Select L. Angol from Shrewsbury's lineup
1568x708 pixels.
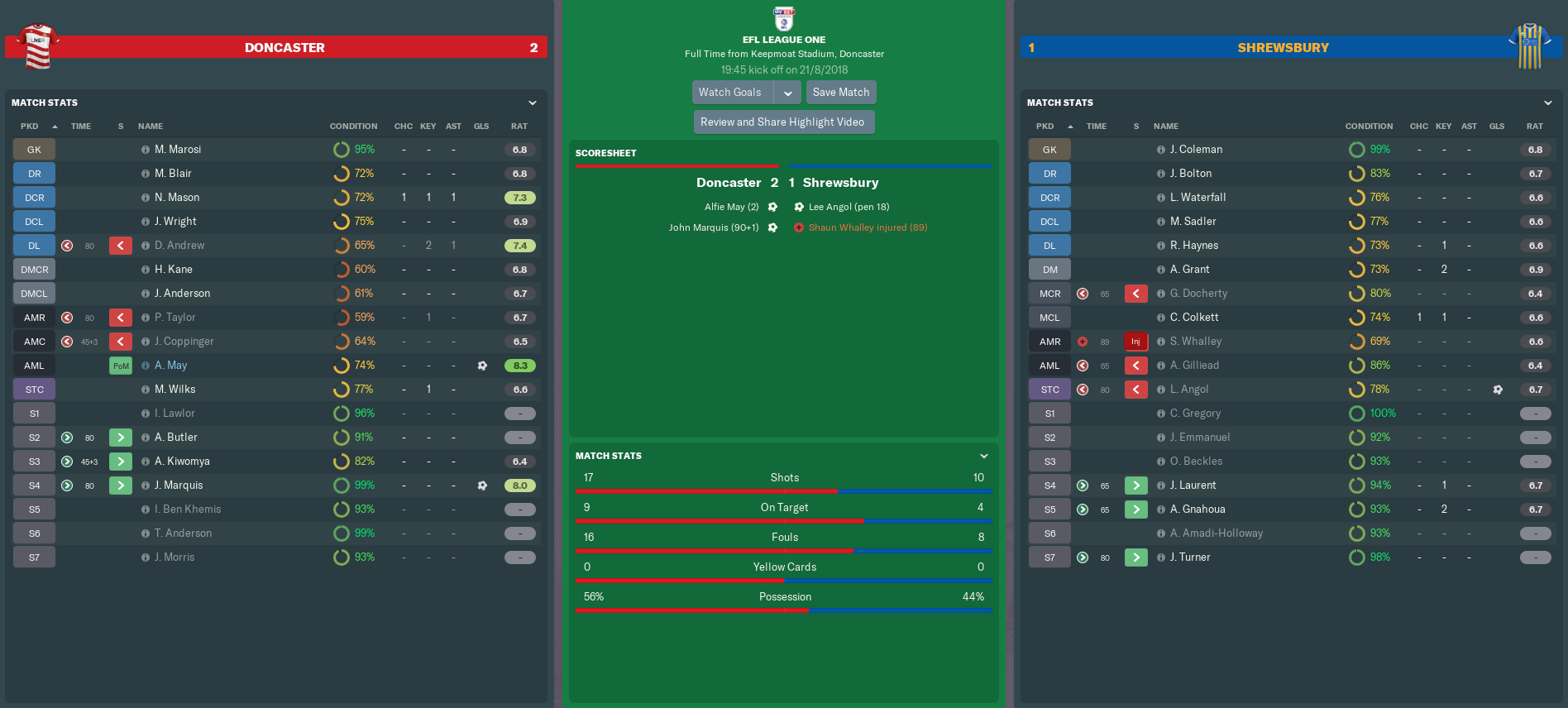coord(1189,390)
